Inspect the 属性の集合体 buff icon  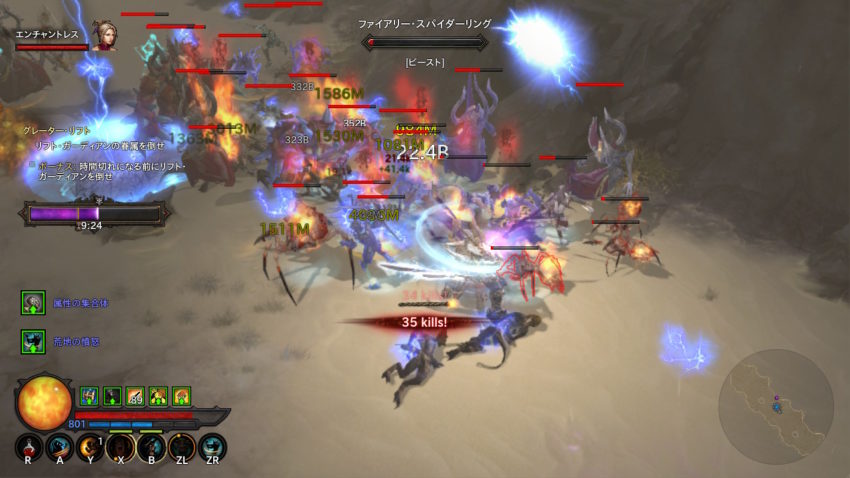pyautogui.click(x=33, y=303)
